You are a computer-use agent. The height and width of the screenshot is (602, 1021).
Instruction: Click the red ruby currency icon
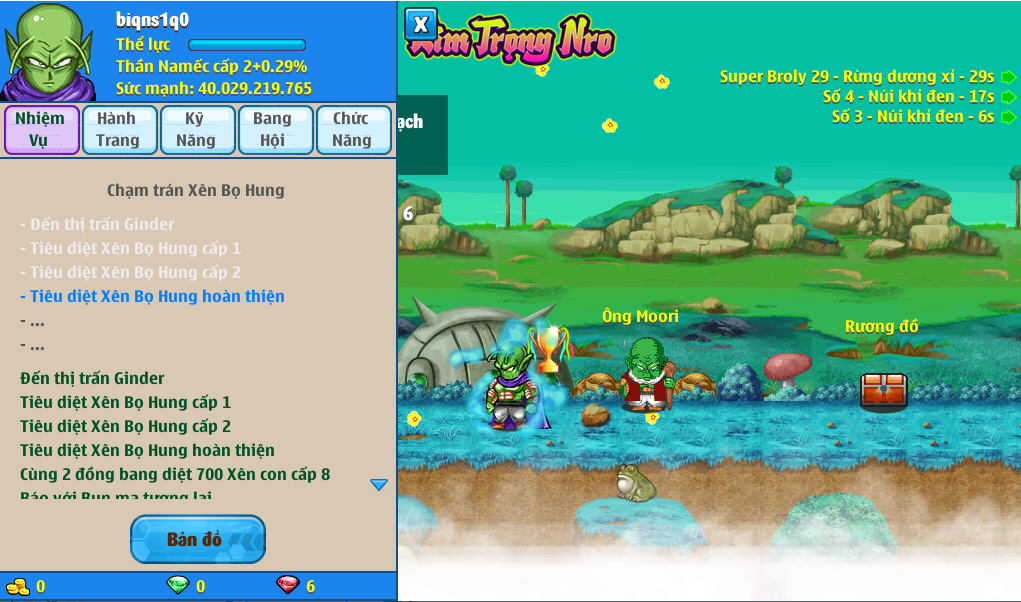coord(287,586)
